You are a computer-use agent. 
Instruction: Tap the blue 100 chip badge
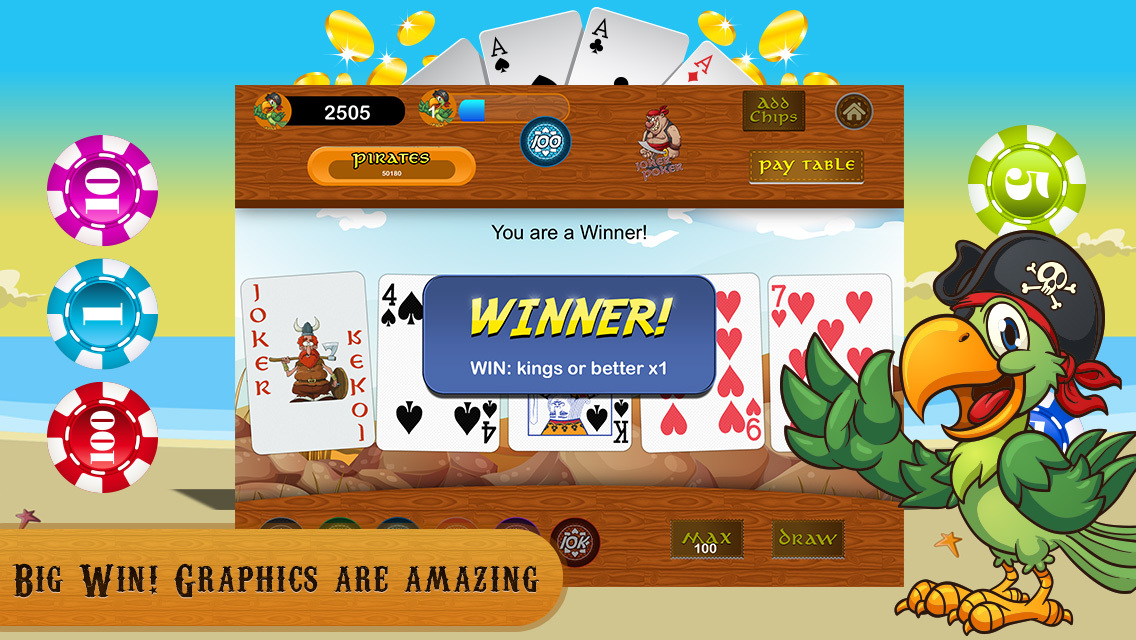545,142
